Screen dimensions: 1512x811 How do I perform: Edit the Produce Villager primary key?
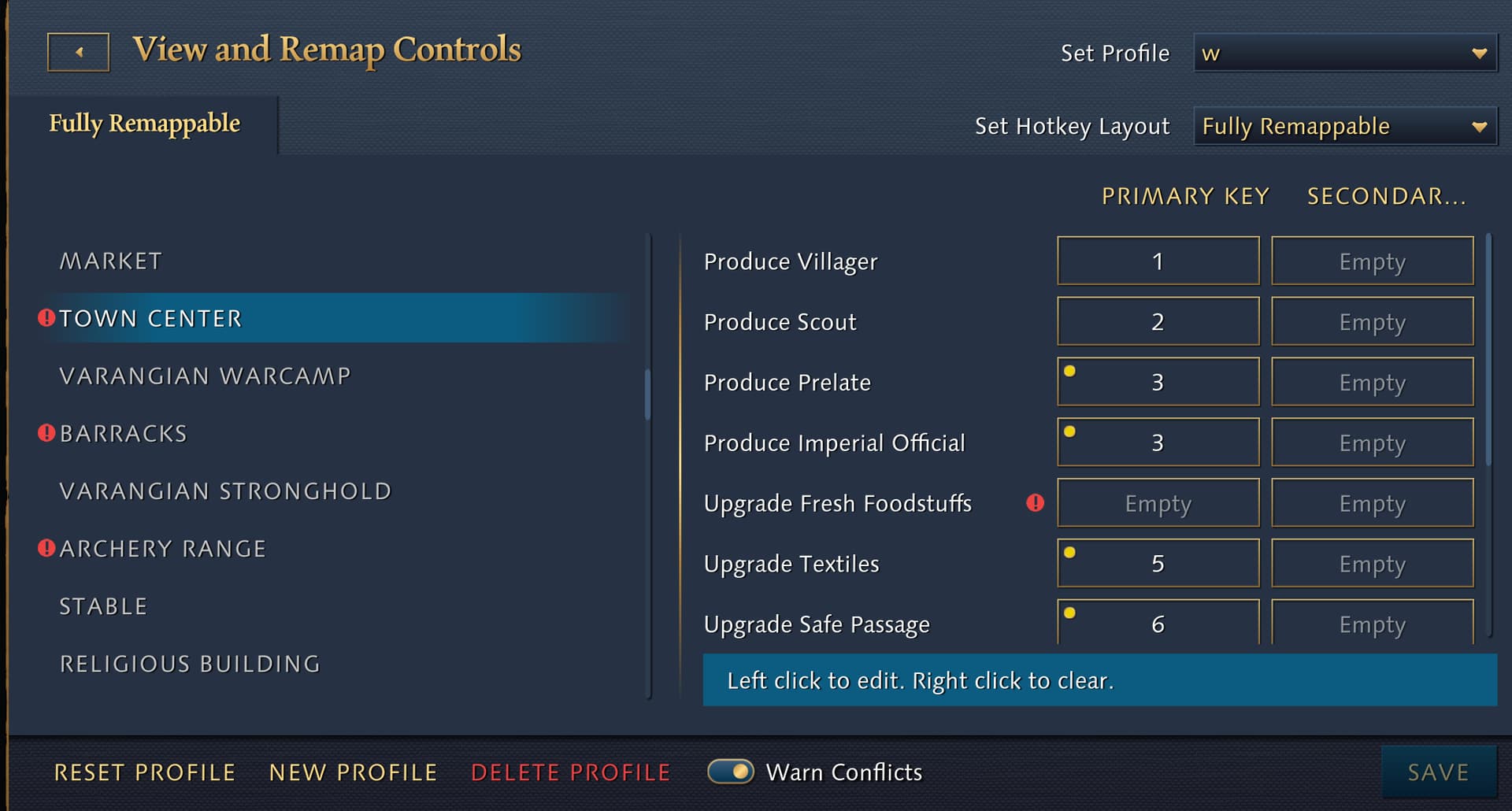[x=1158, y=261]
